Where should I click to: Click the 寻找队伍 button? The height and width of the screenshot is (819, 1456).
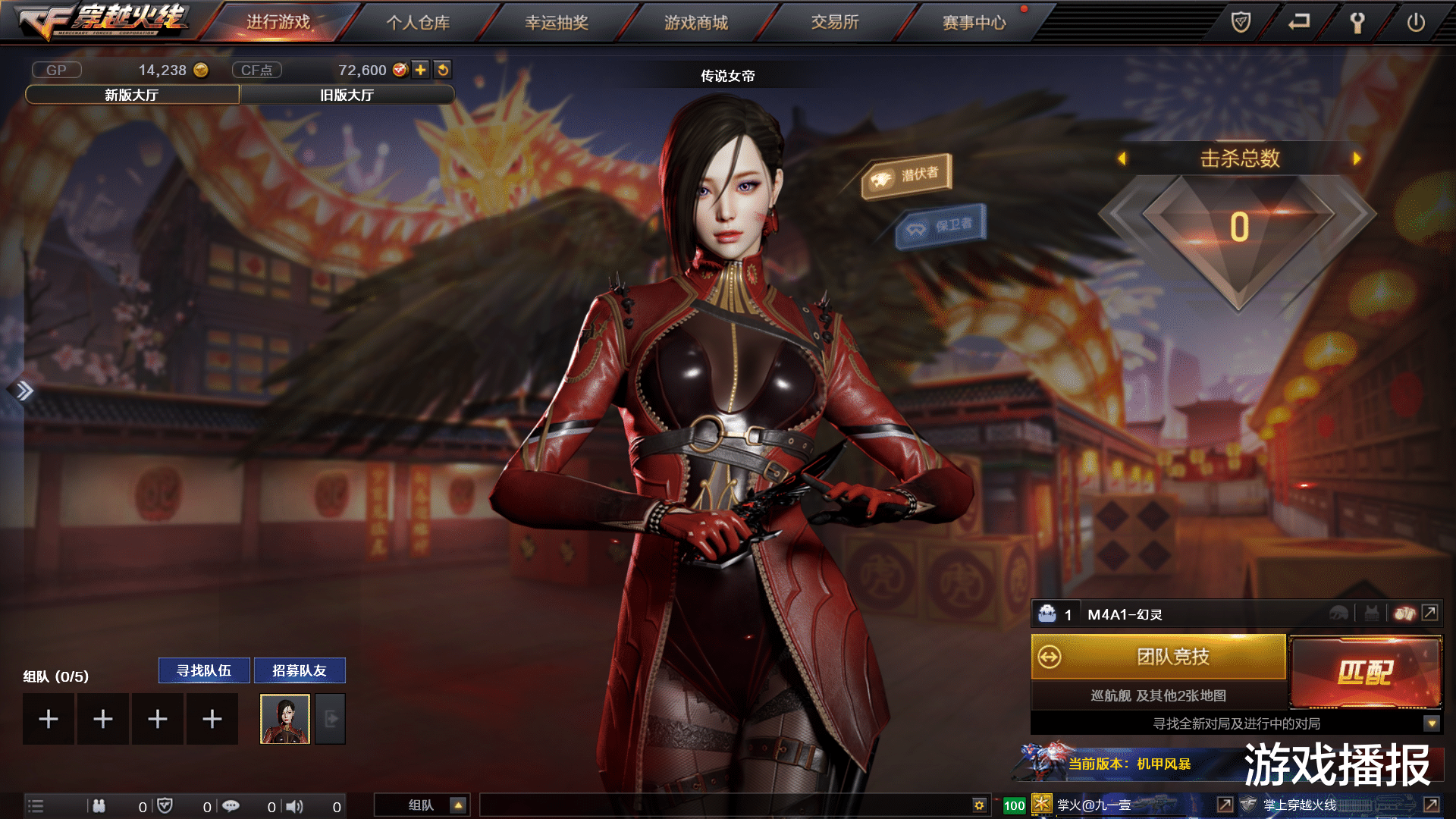pyautogui.click(x=203, y=670)
